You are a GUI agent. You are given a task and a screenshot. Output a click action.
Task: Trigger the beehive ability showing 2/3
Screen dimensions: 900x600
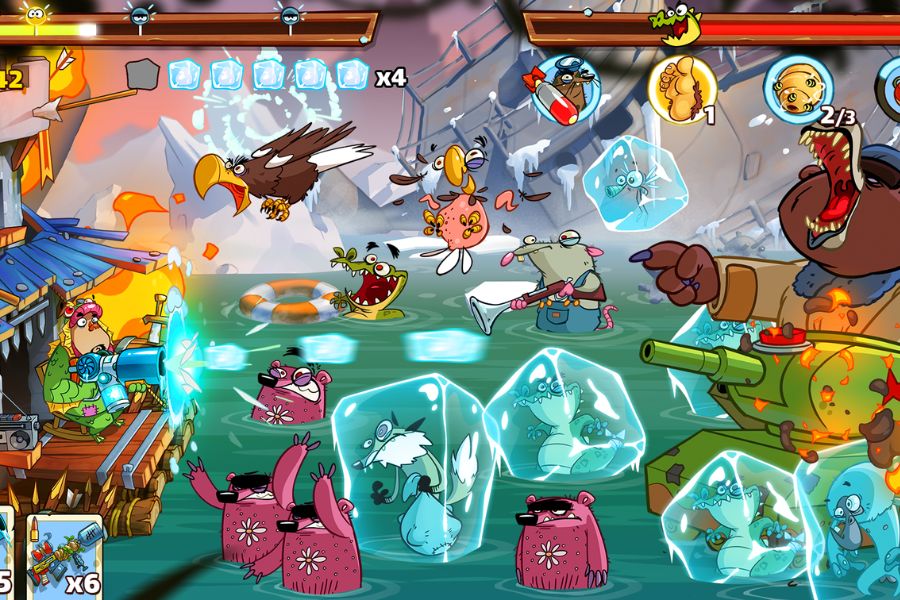pyautogui.click(x=798, y=88)
